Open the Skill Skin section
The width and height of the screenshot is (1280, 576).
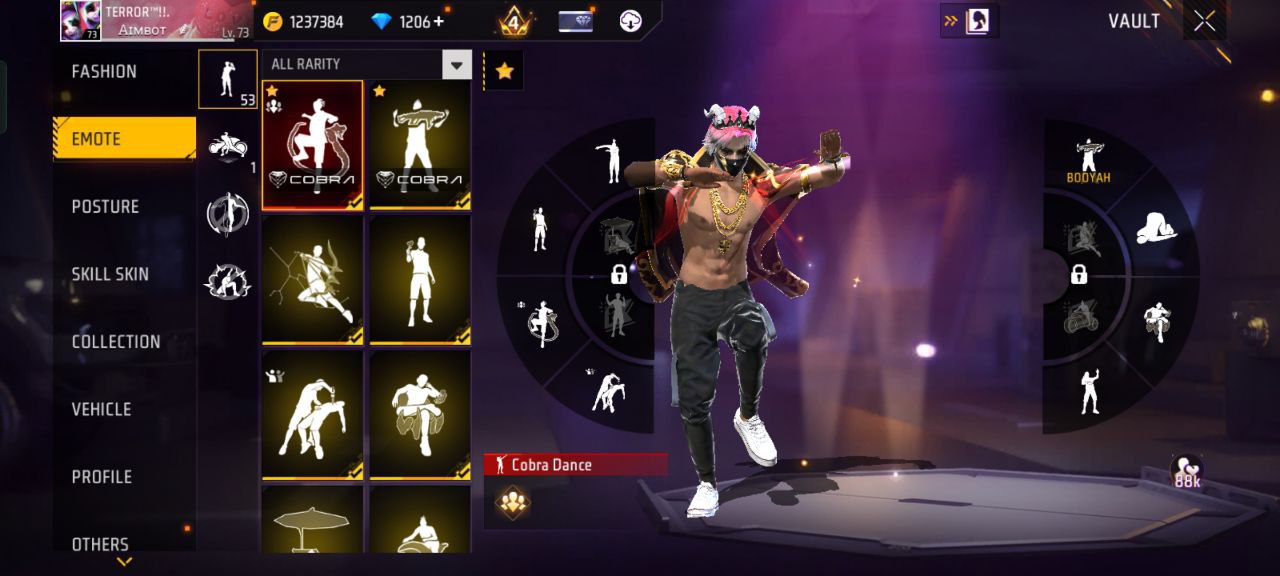click(110, 274)
